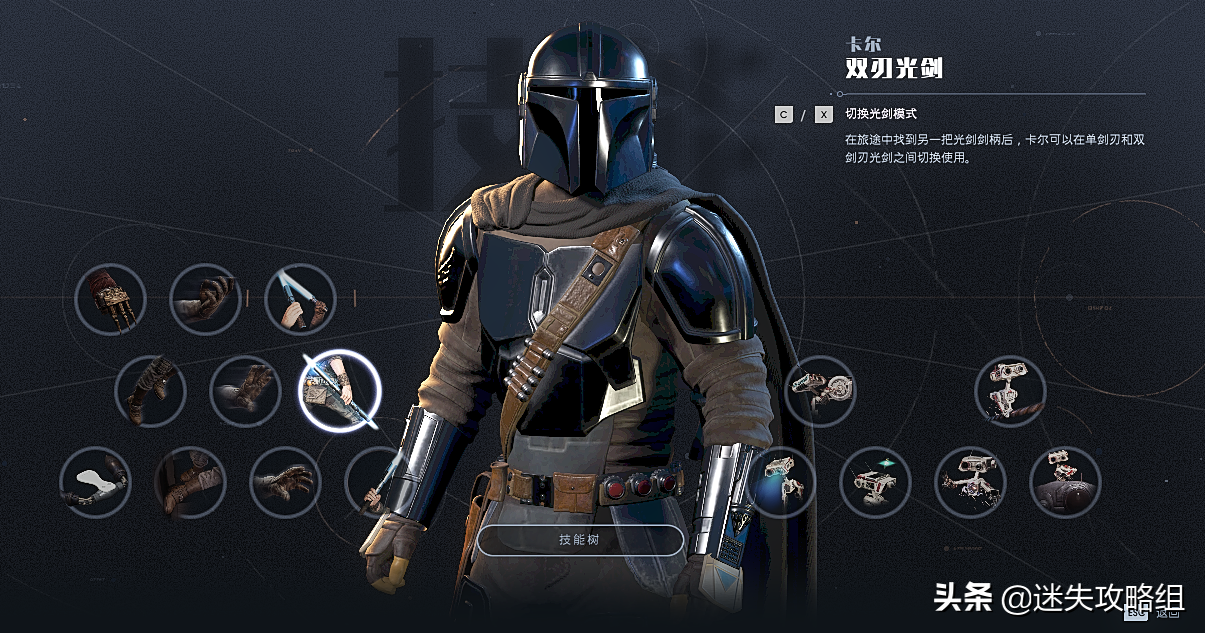This screenshot has height=633, width=1205.
Task: Select the split dual lightsabers skill icon
Action: (x=300, y=298)
